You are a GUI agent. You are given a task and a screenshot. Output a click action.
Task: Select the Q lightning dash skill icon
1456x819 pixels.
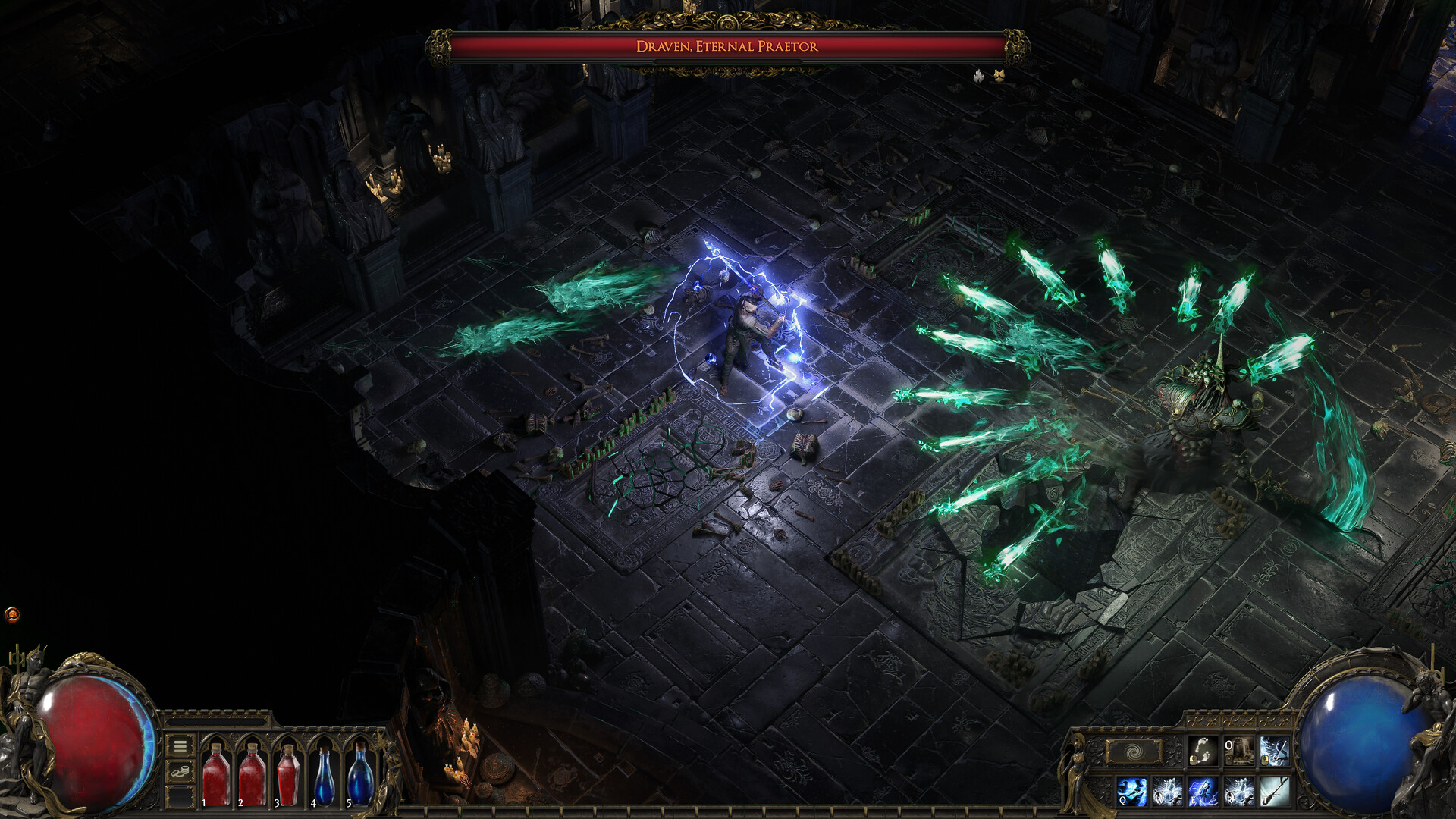1131,790
